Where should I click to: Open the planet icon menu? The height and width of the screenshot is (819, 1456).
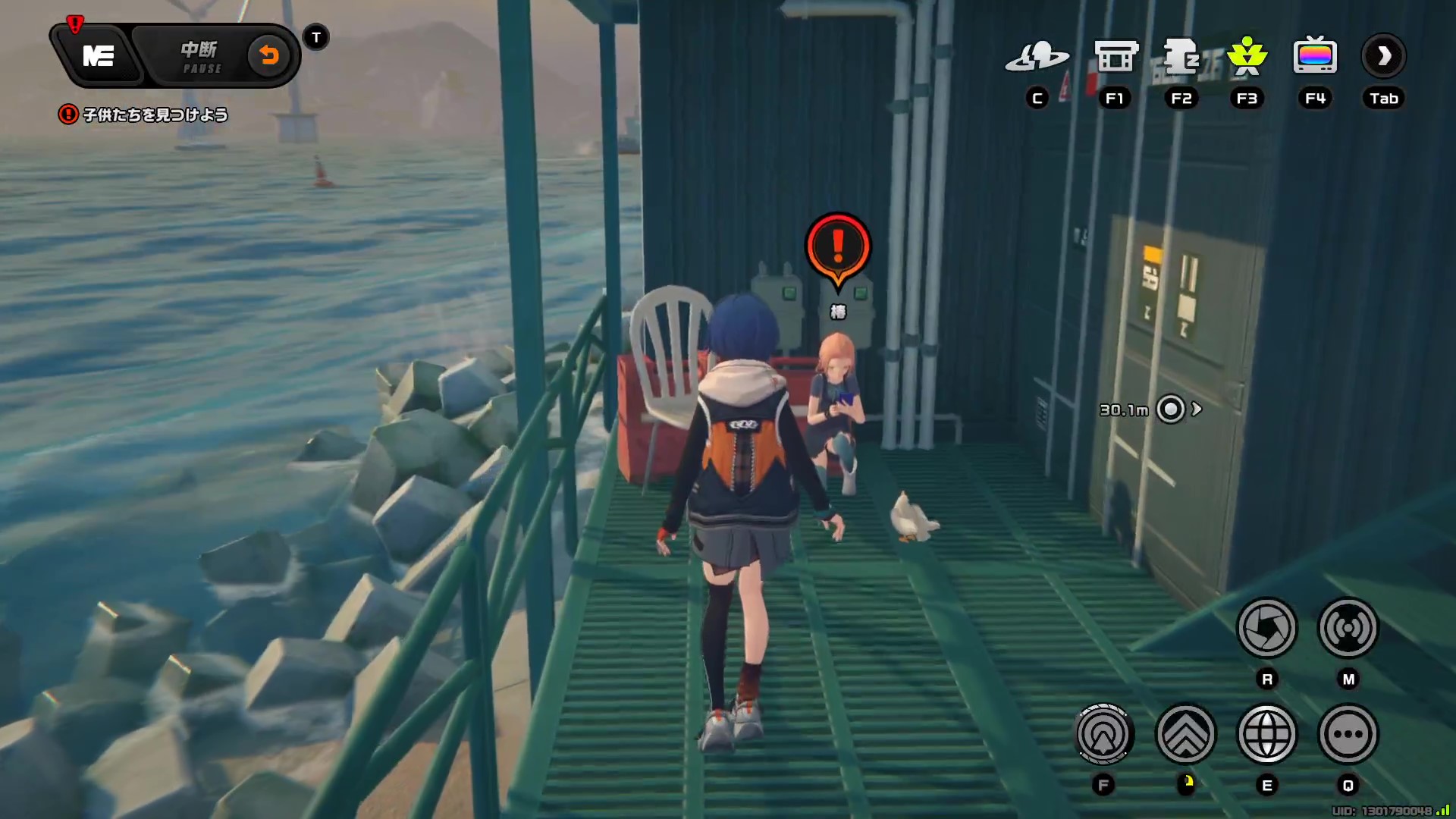click(x=1037, y=57)
